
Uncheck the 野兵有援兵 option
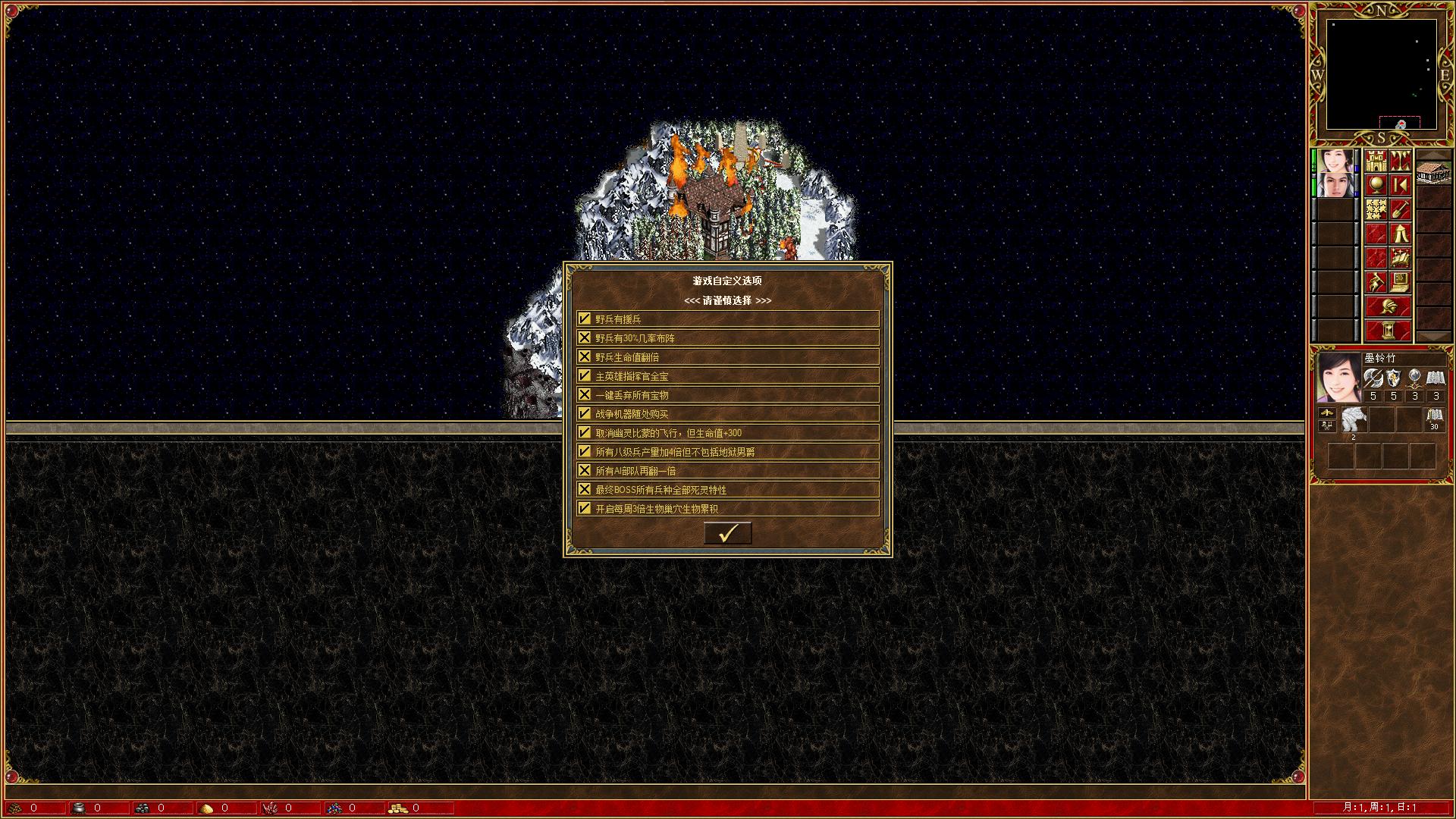tap(584, 318)
